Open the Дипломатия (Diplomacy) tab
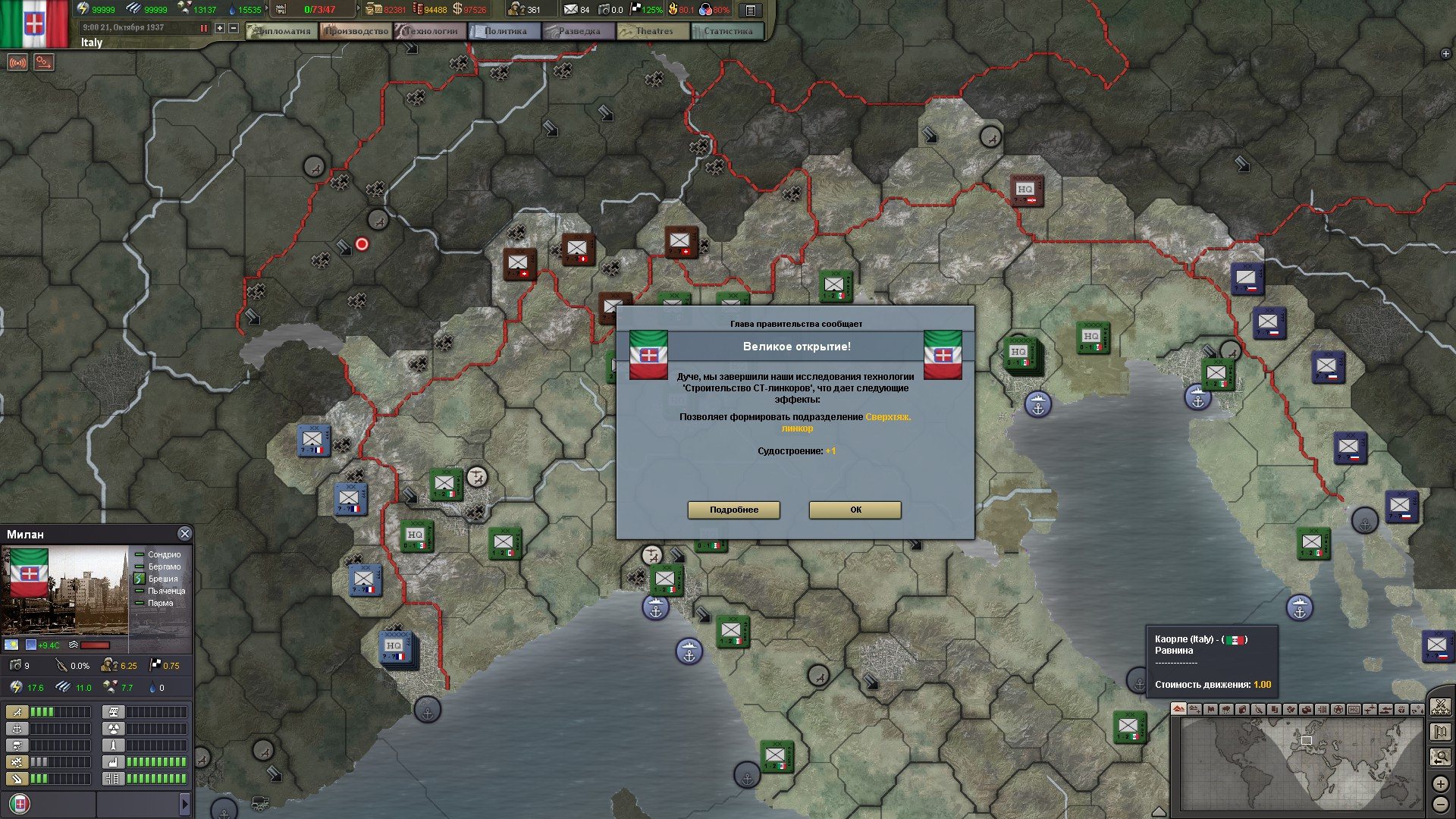 tap(283, 31)
